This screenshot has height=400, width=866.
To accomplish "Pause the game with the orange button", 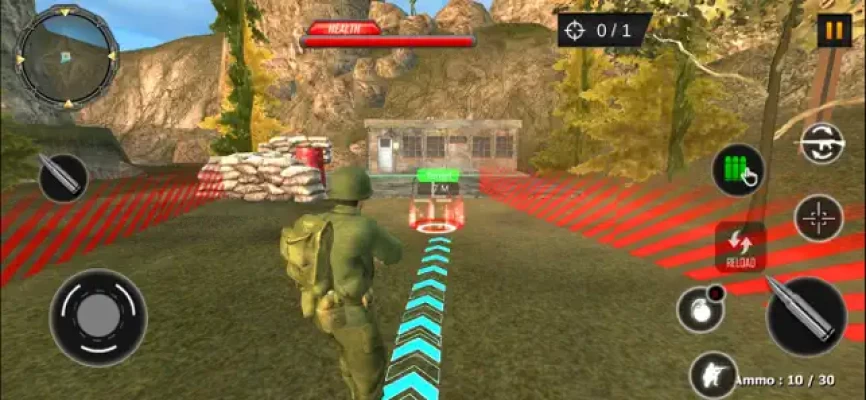I will pyautogui.click(x=833, y=30).
